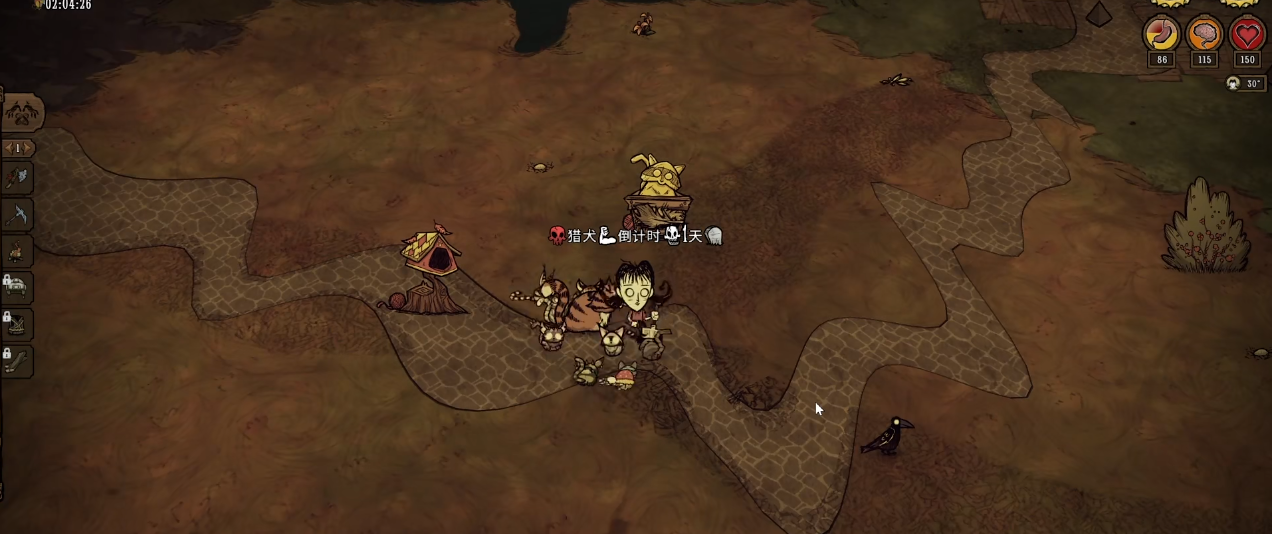Craft the axe from pinned recipes
This screenshot has height=534, width=1272.
[19, 179]
